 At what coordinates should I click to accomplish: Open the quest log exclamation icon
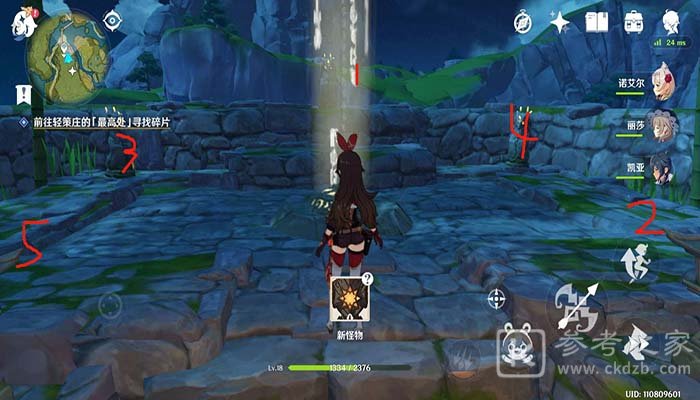(22, 96)
